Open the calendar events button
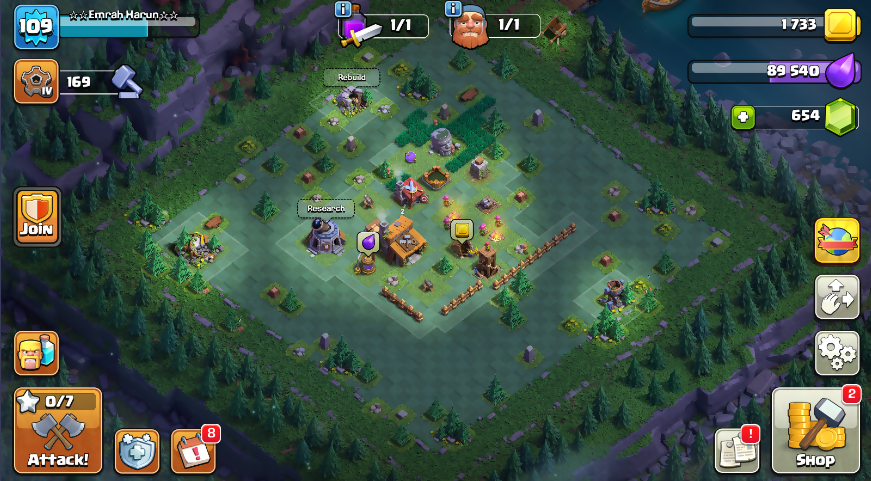Viewport: 871px width, 481px height. tap(194, 451)
